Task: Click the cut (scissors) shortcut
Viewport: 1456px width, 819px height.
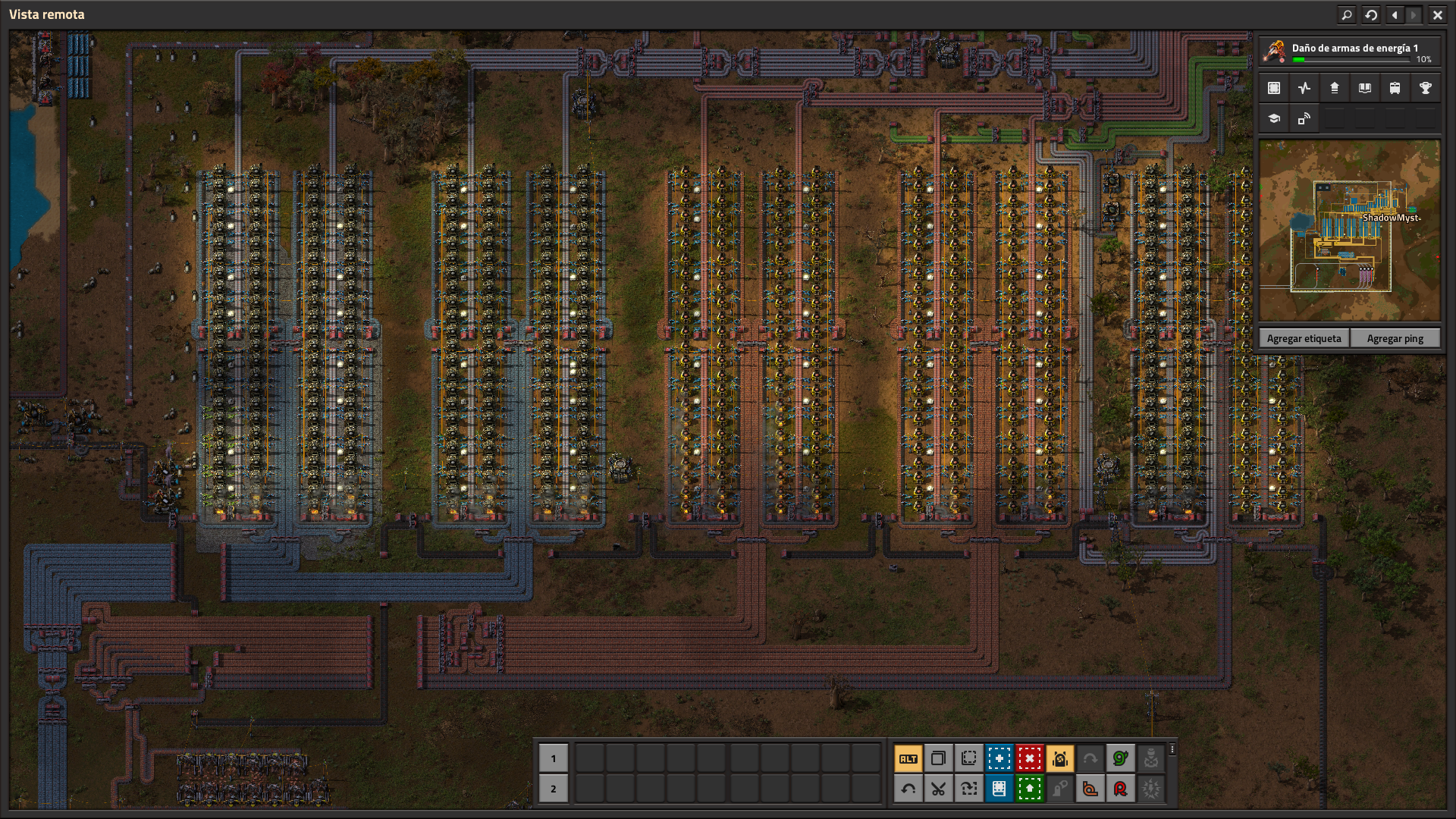Action: pos(940,789)
